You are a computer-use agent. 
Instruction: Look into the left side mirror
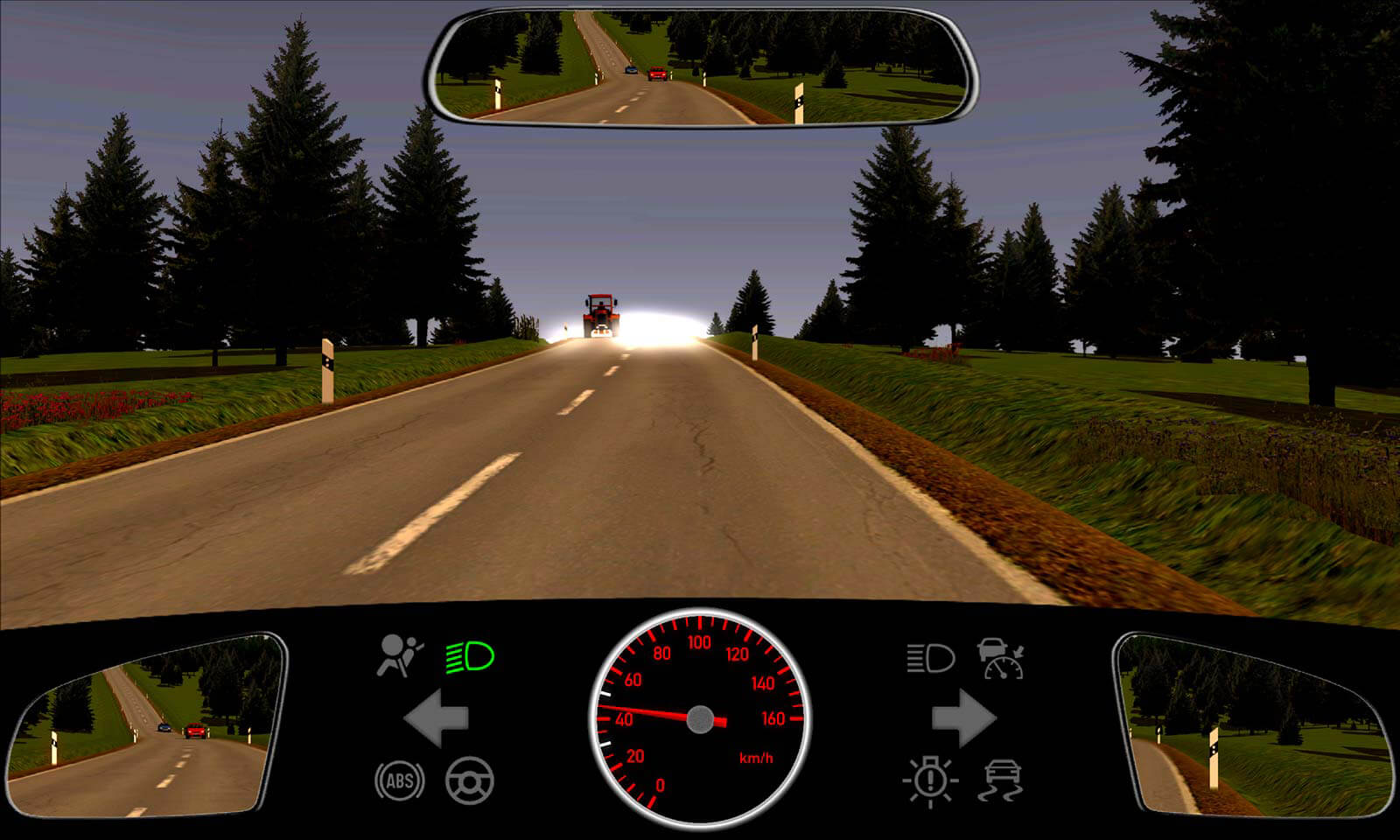point(144,725)
